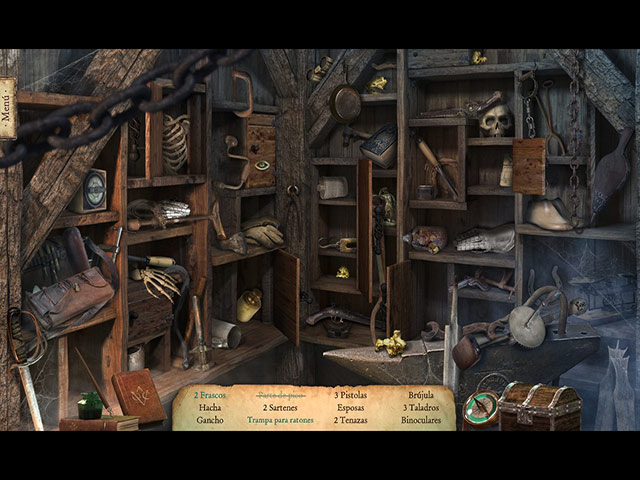Click the "2 Tenazas" entry
This screenshot has width=640, height=480.
pyautogui.click(x=349, y=420)
